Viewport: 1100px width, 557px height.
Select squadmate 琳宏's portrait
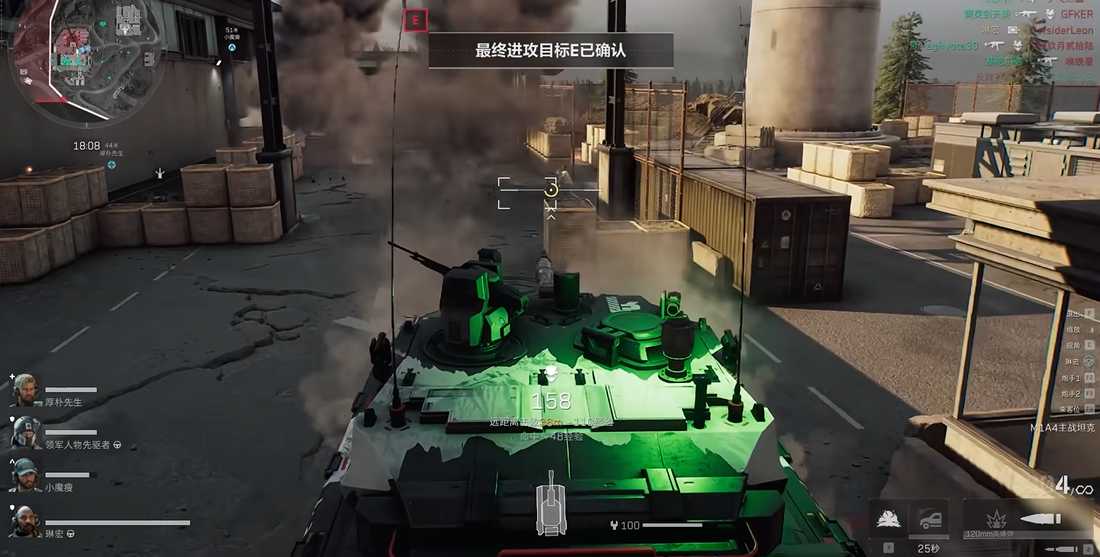[25, 521]
